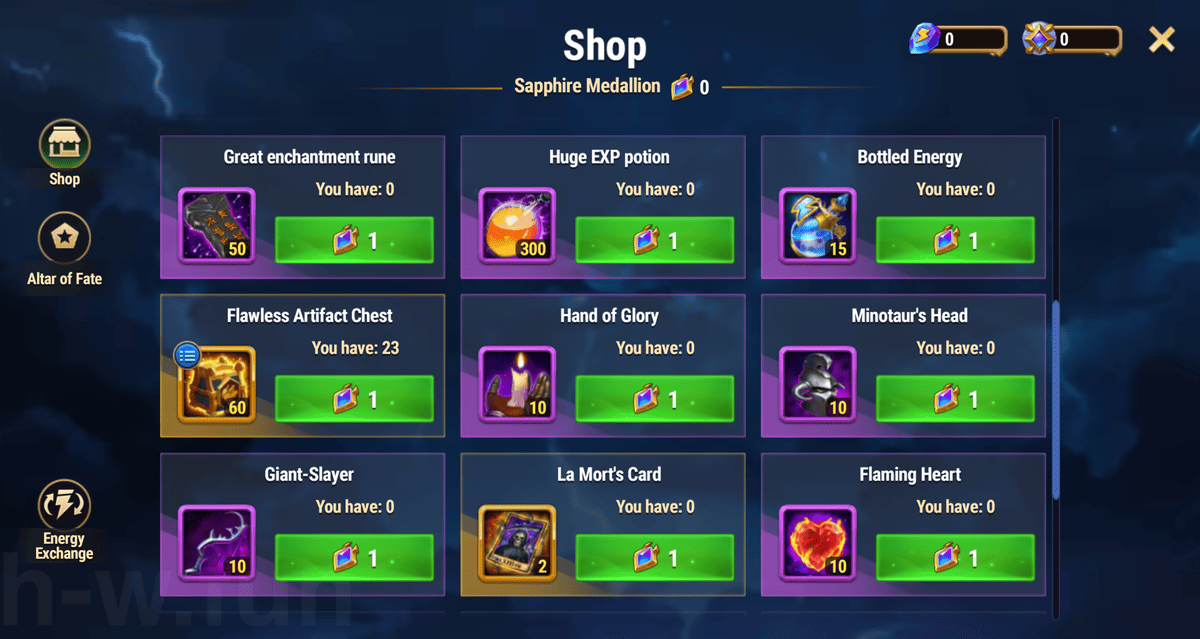This screenshot has height=639, width=1200.
Task: Click the shop list scrollbar
Action: pyautogui.click(x=1056, y=400)
